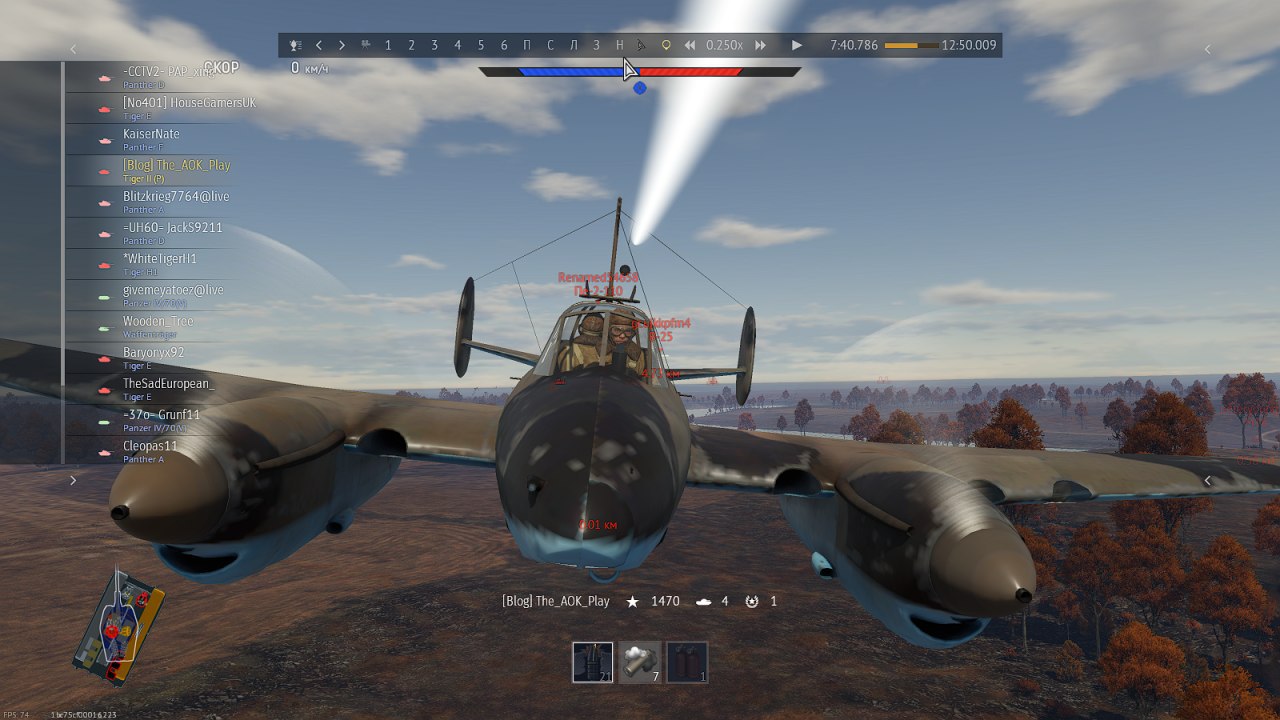Select camera preset 4 in the replay bar

(x=457, y=45)
